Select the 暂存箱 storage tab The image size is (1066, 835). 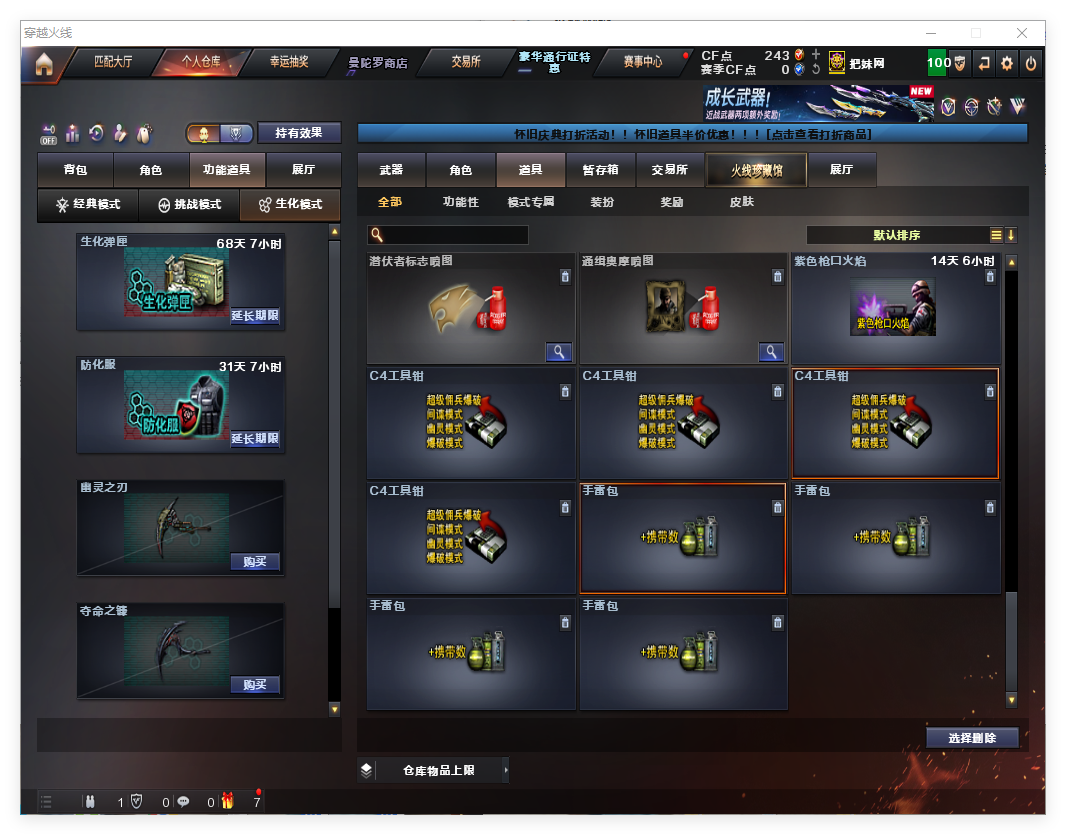click(600, 170)
